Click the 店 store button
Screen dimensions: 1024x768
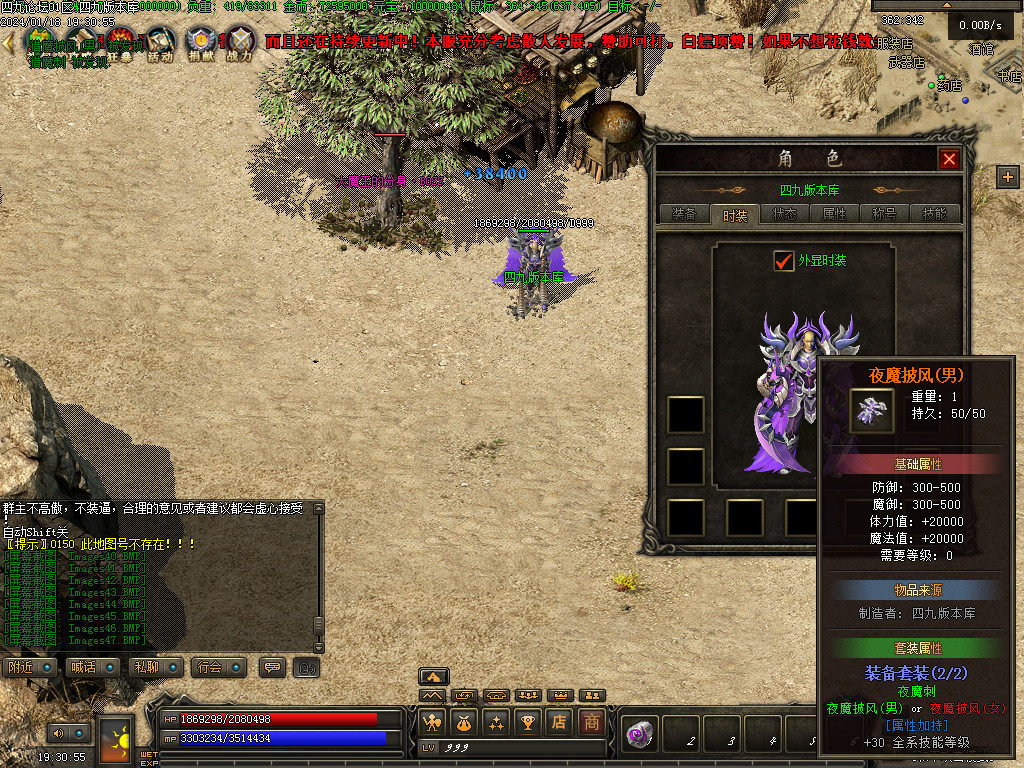[x=560, y=721]
